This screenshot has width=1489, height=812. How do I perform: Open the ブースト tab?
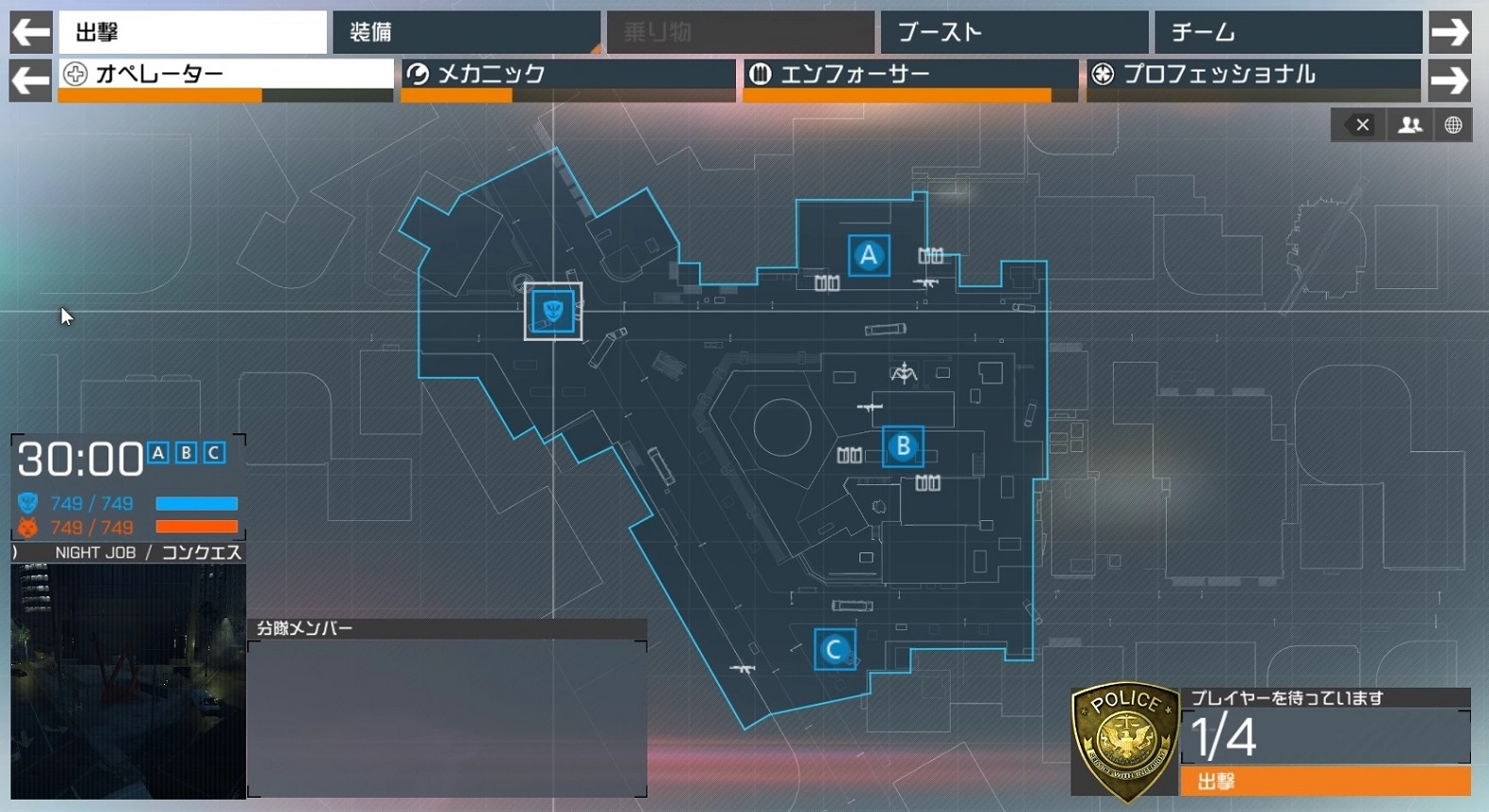click(x=1014, y=32)
